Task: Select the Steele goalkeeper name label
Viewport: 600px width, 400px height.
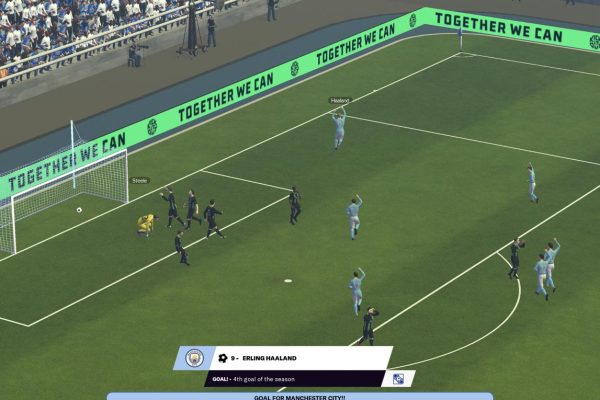Action: tap(140, 181)
